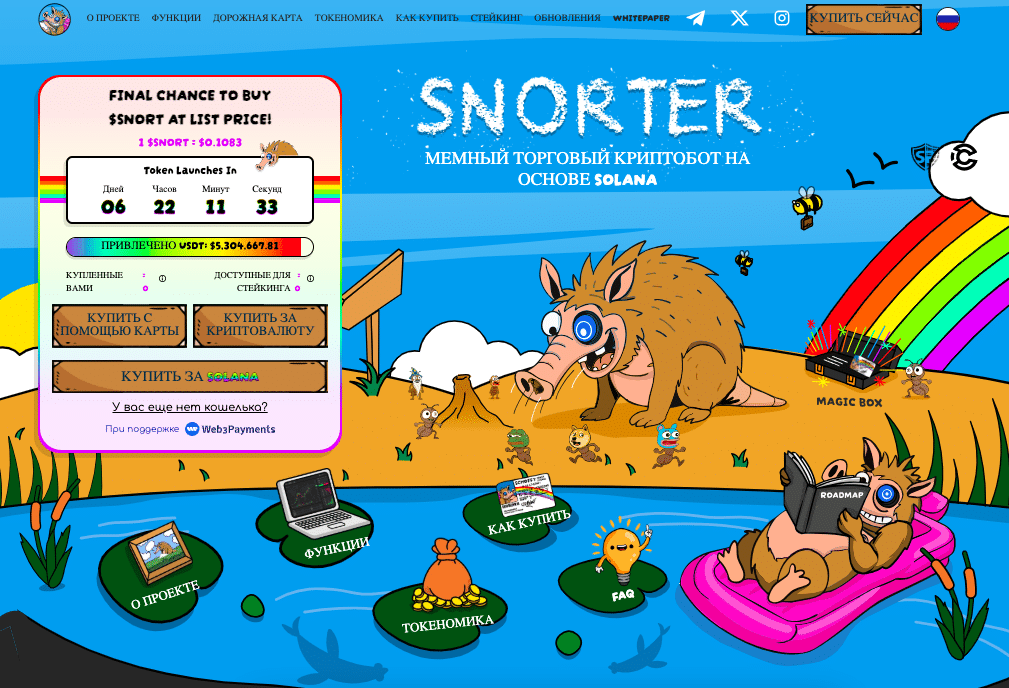
Task: Click the Snorter logo in the header
Action: (55, 19)
